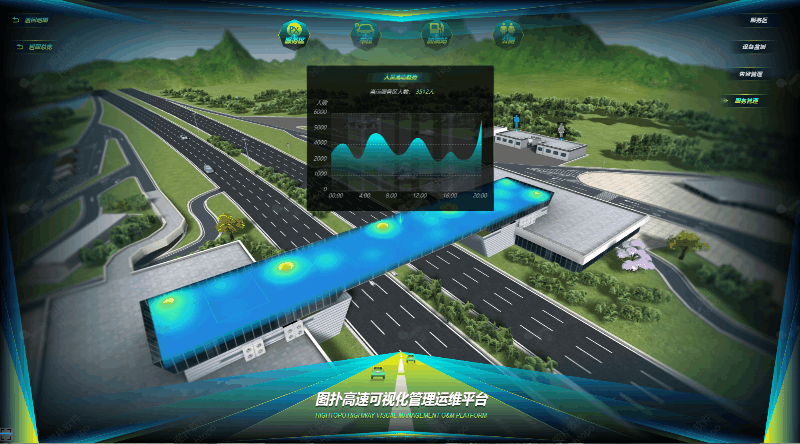800x444 pixels.
Task: Click the highlighted green side menu entry
Action: click(746, 100)
